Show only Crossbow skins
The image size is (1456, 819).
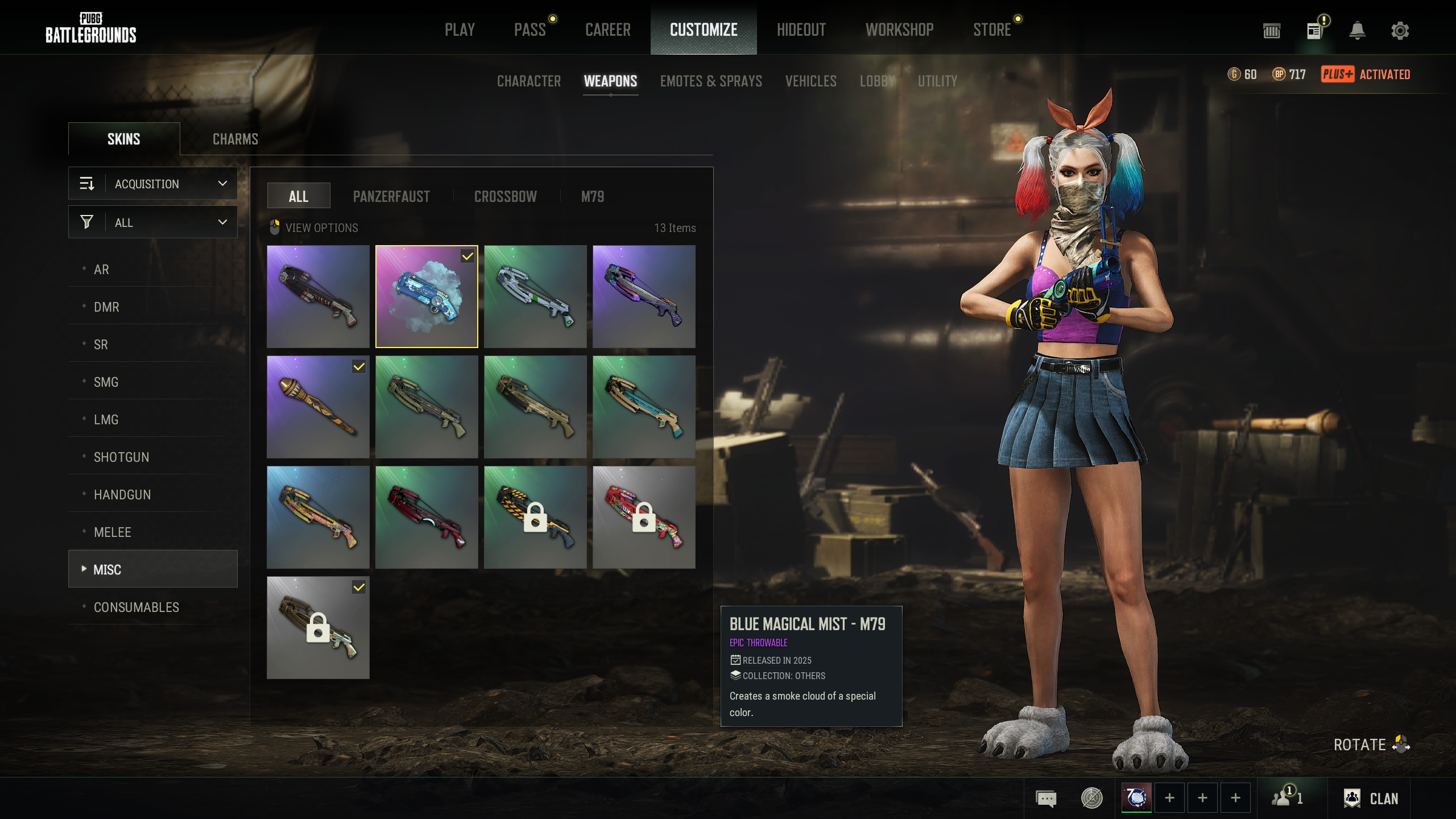505,197
